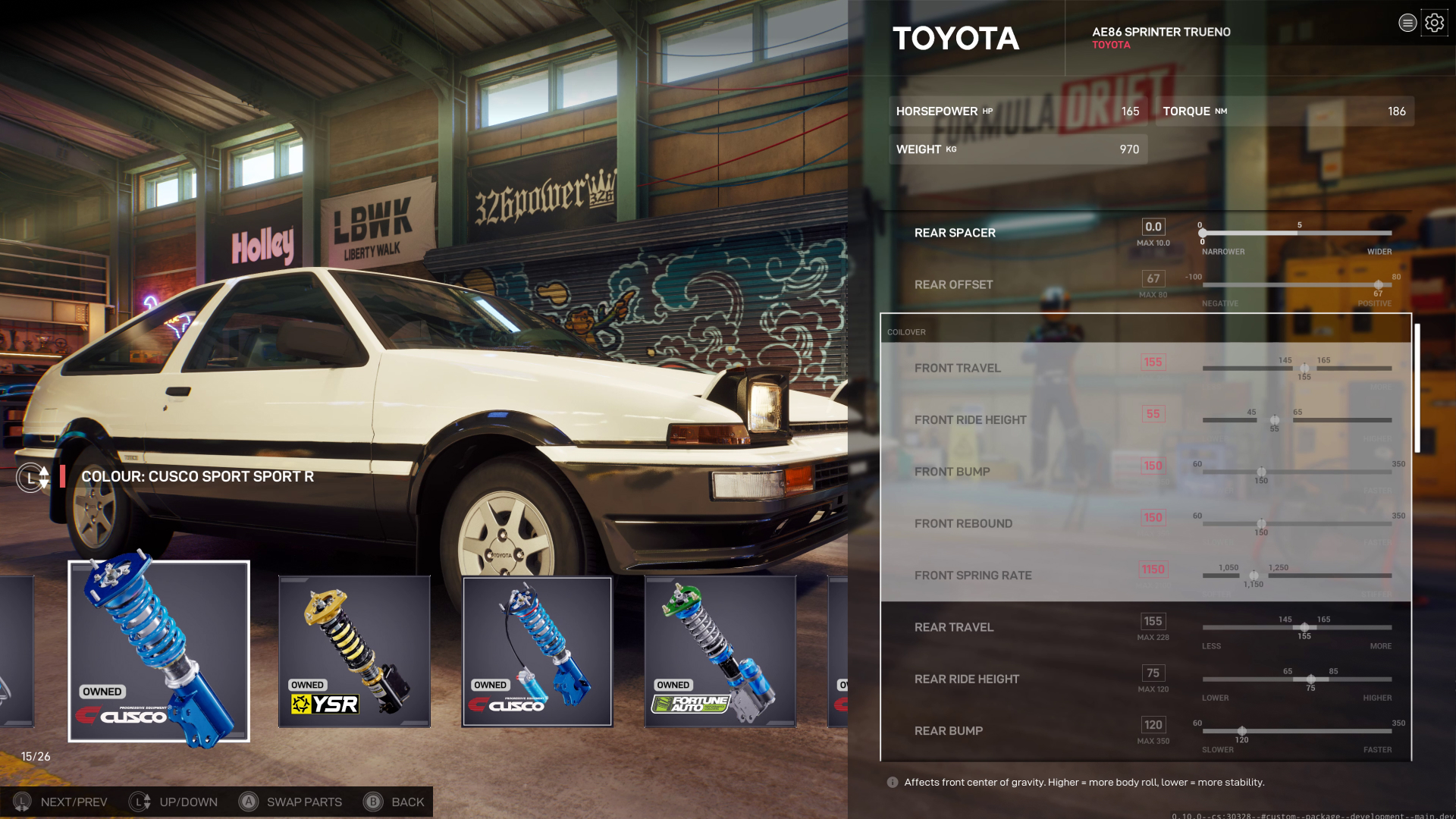Choose the yellow YSR coilover
Viewport: 1456px width, 819px height.
(354, 651)
